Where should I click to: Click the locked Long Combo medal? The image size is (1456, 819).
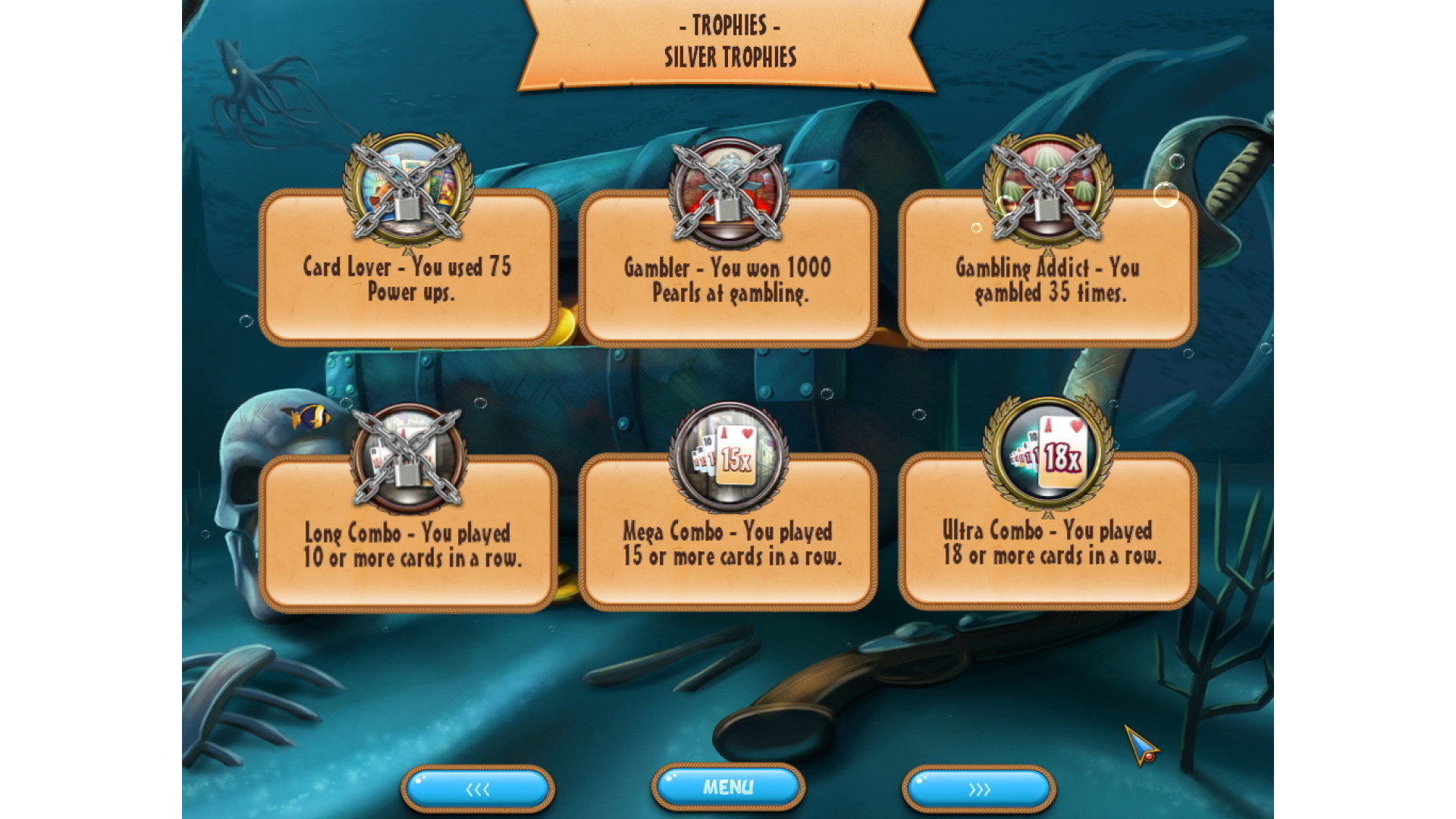[x=408, y=457]
